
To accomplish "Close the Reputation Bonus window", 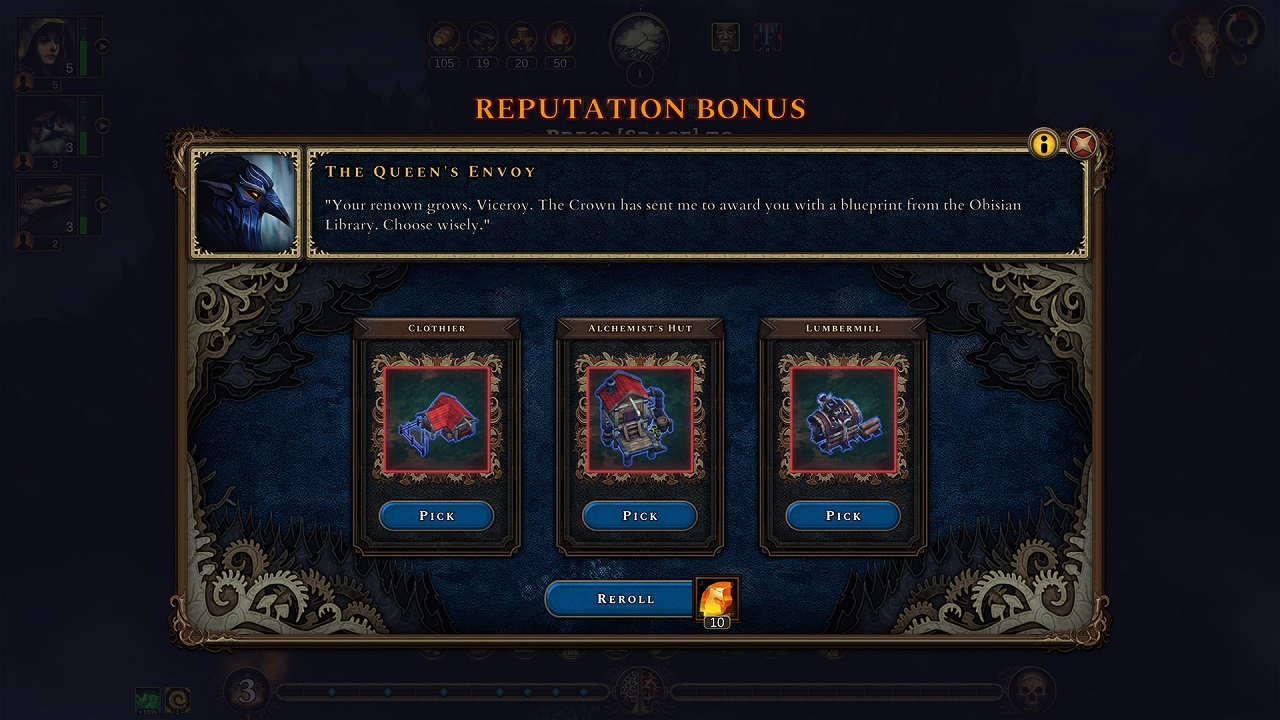I will [x=1082, y=145].
